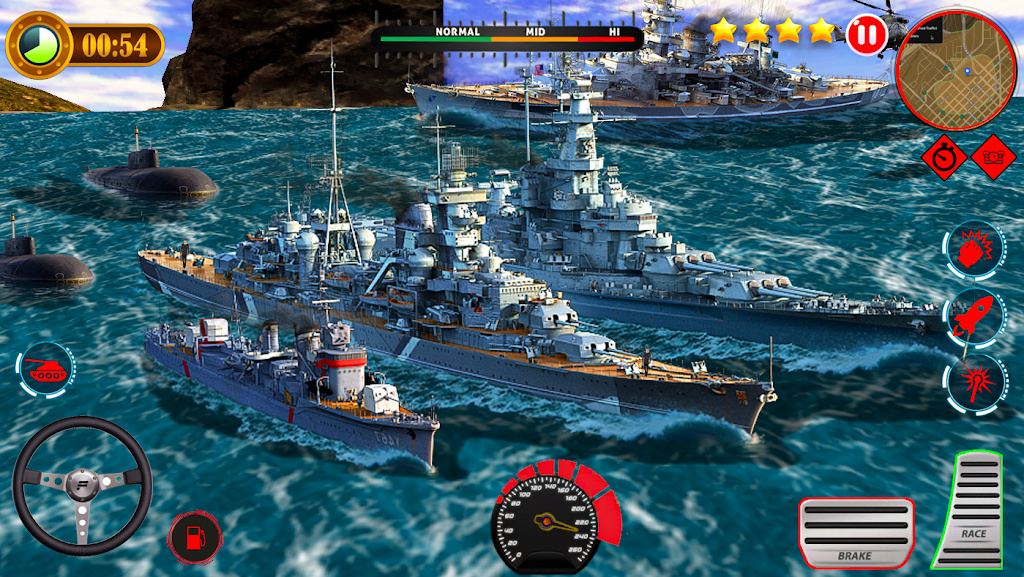
Task: Select the red tank icon
Action: pyautogui.click(x=46, y=368)
